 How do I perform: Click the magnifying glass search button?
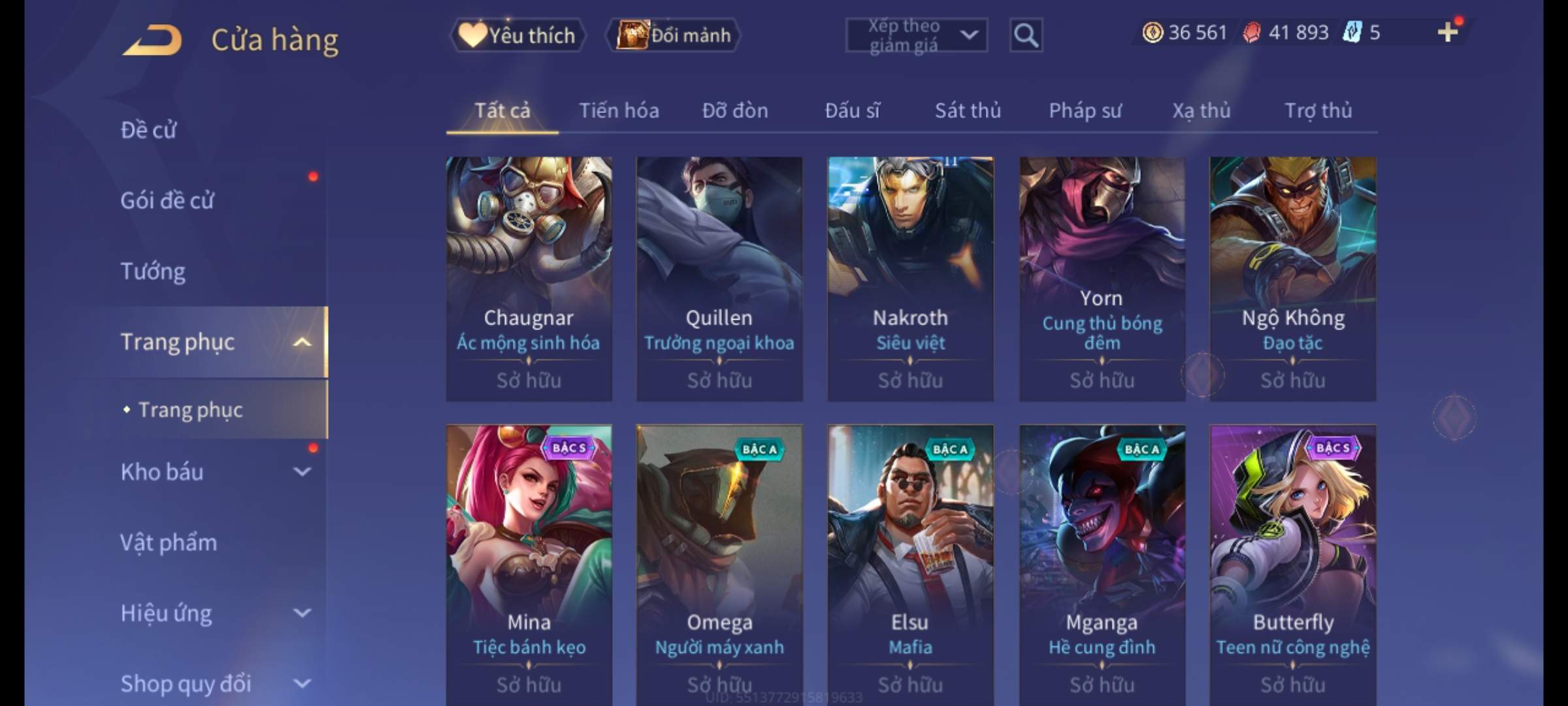1026,35
